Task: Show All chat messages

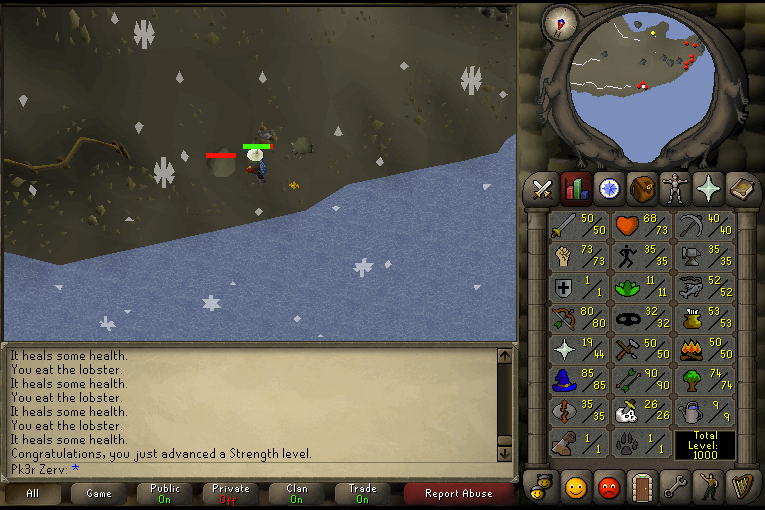Action: click(33, 493)
